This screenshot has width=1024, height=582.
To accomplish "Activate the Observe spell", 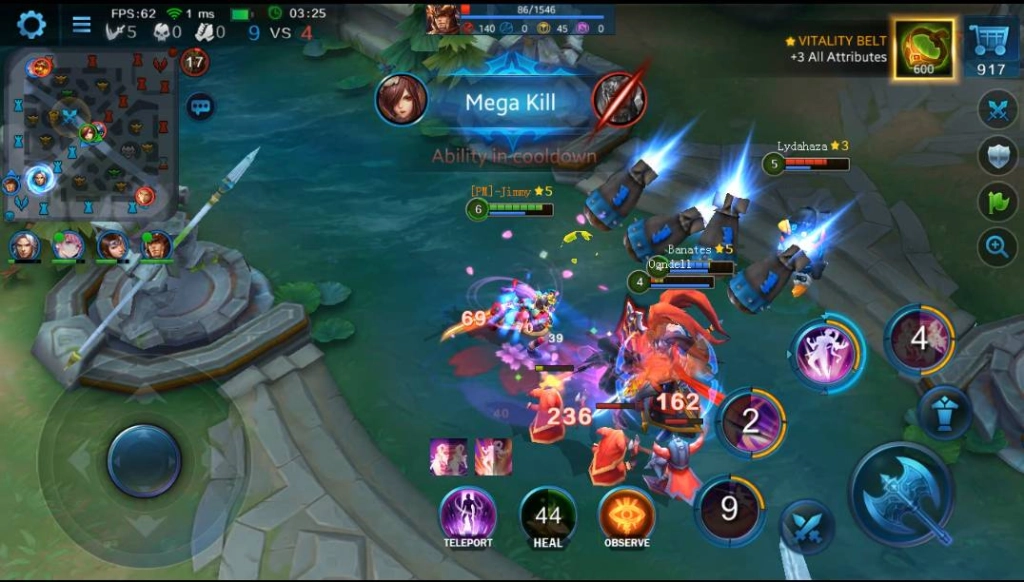I will pos(627,516).
